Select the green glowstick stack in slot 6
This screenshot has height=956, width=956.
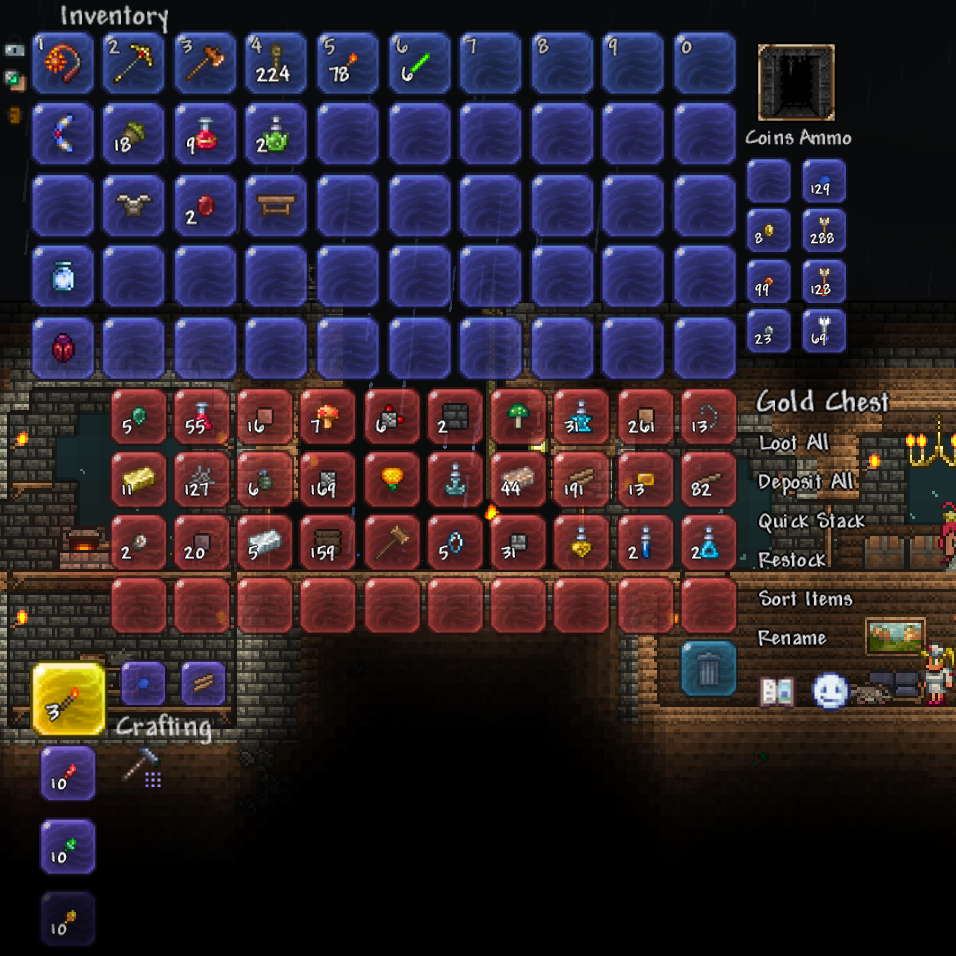click(x=418, y=63)
